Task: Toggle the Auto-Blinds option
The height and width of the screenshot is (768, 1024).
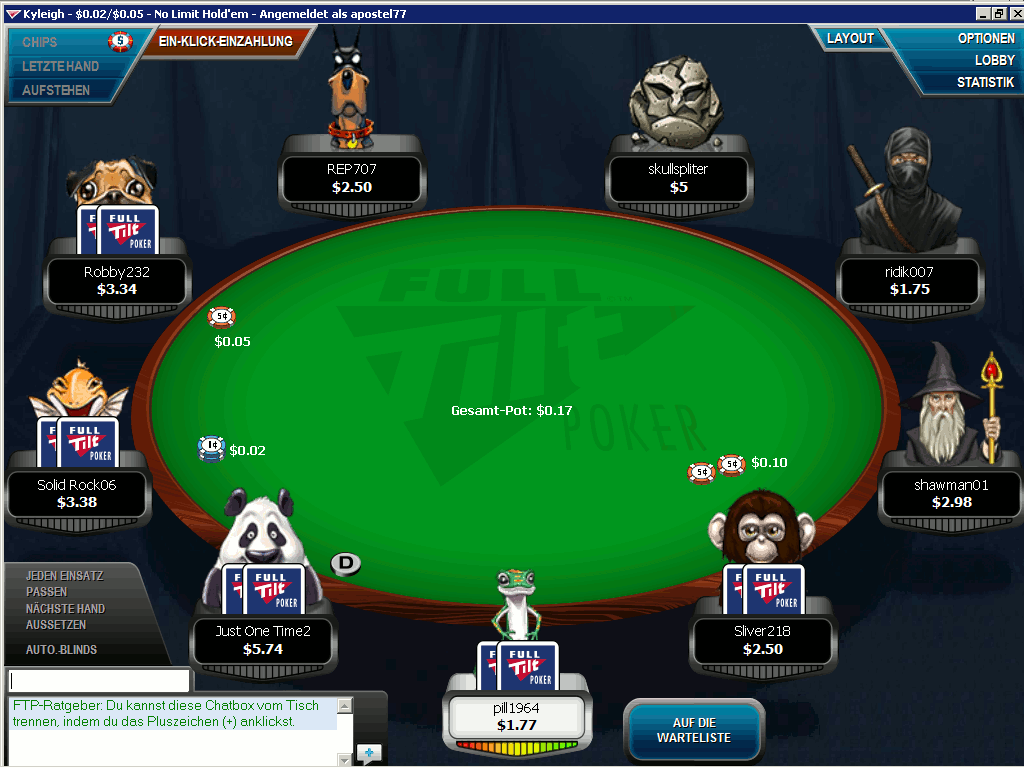Action: (x=61, y=649)
